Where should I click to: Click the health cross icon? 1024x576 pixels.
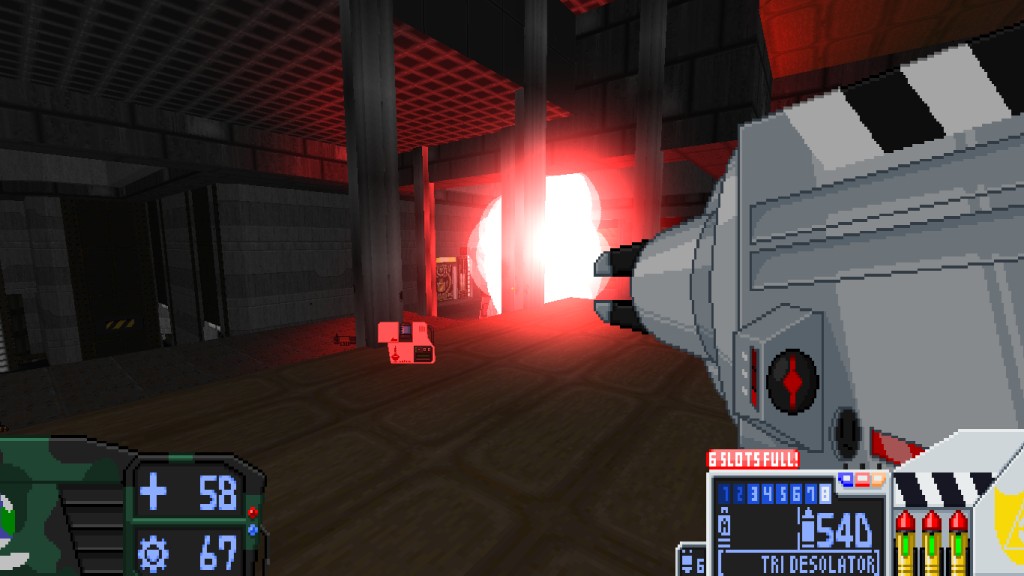tap(154, 492)
